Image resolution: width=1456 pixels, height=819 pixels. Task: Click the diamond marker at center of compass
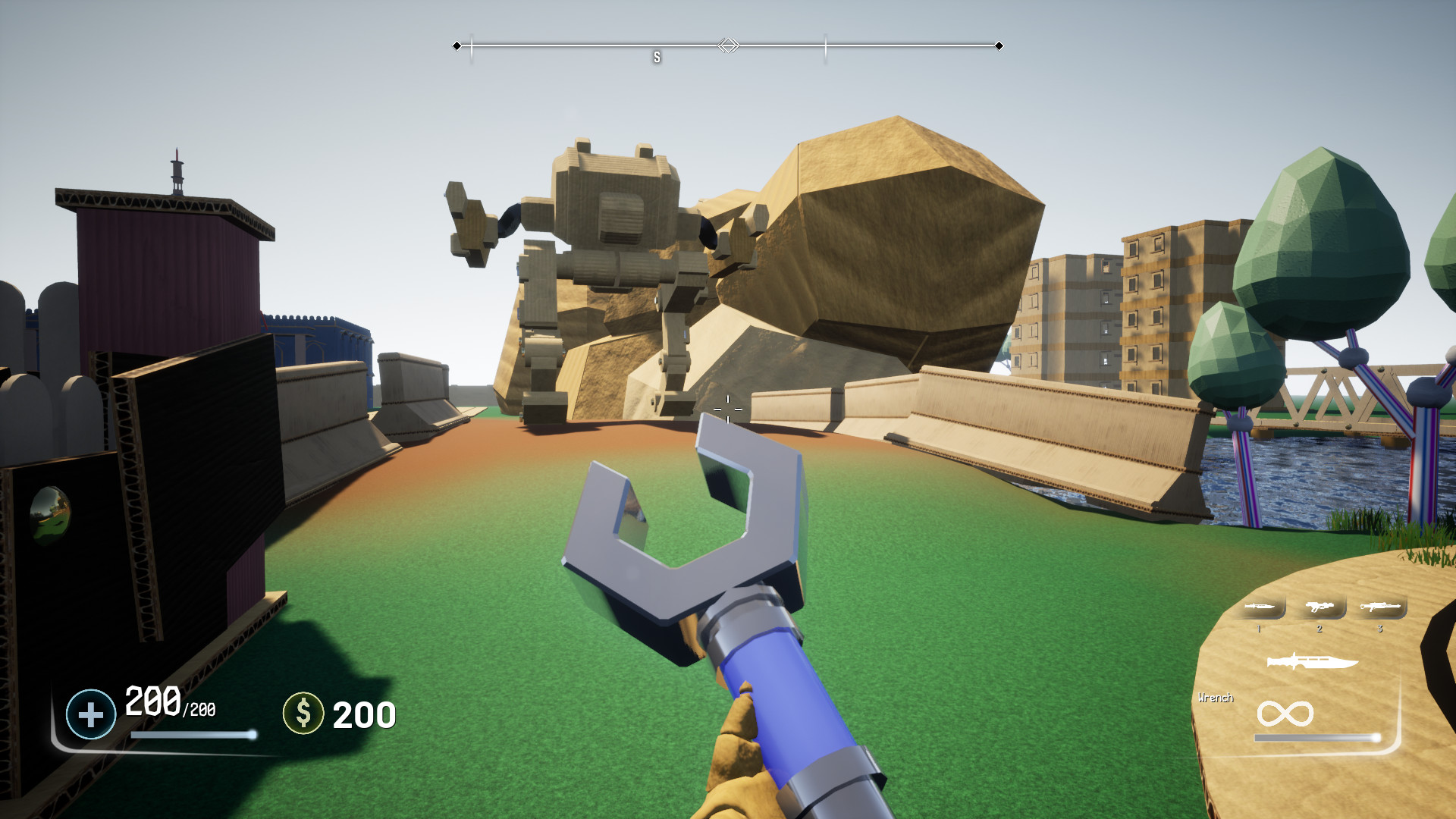[x=728, y=45]
